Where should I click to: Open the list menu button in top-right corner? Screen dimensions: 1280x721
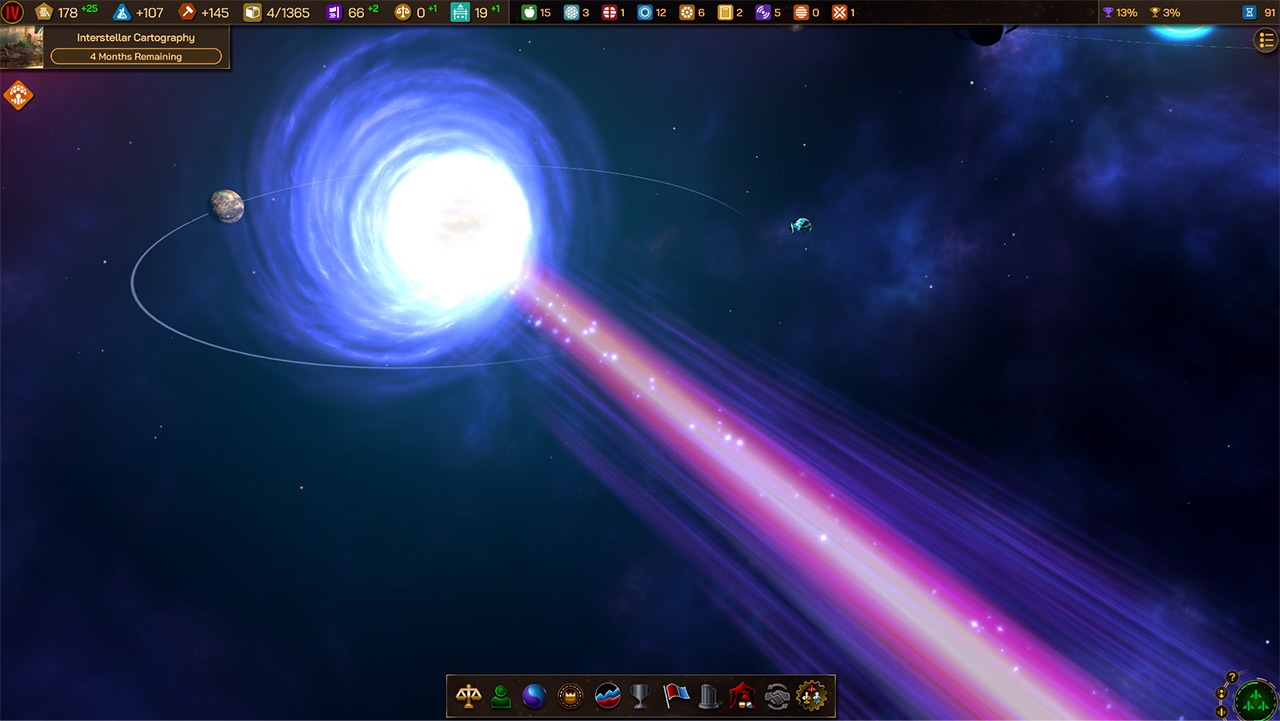tap(1265, 40)
